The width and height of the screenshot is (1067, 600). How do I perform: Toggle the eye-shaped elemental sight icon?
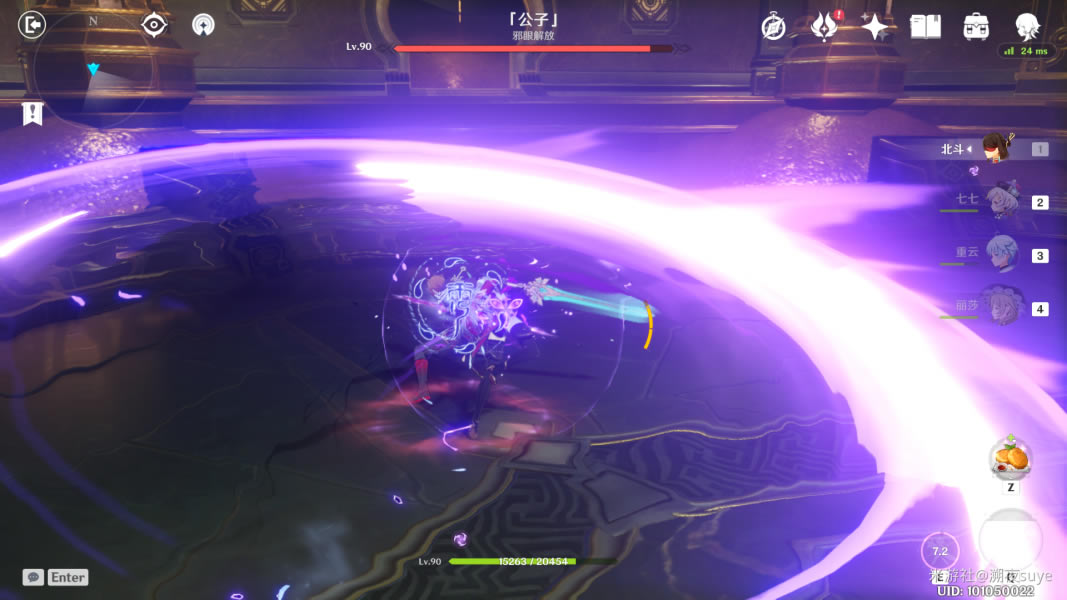tap(154, 25)
